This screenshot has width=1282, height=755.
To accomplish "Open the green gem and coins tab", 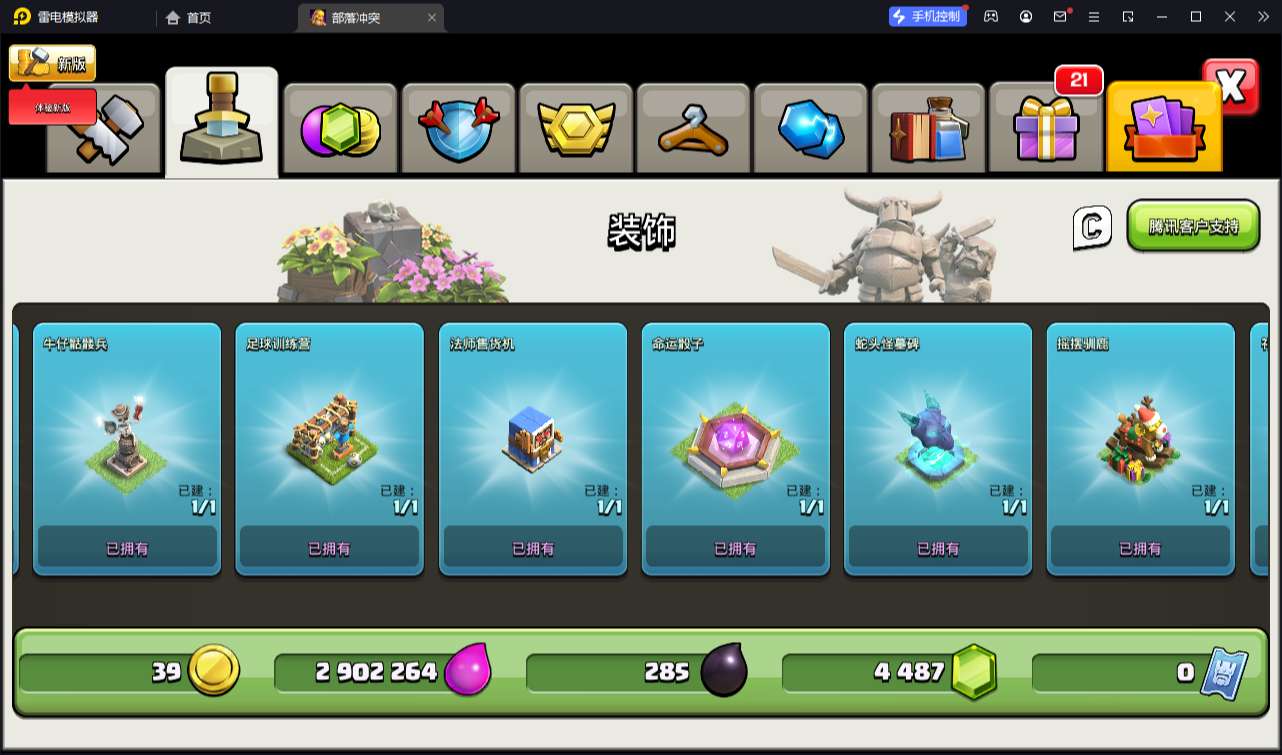I will click(x=340, y=129).
